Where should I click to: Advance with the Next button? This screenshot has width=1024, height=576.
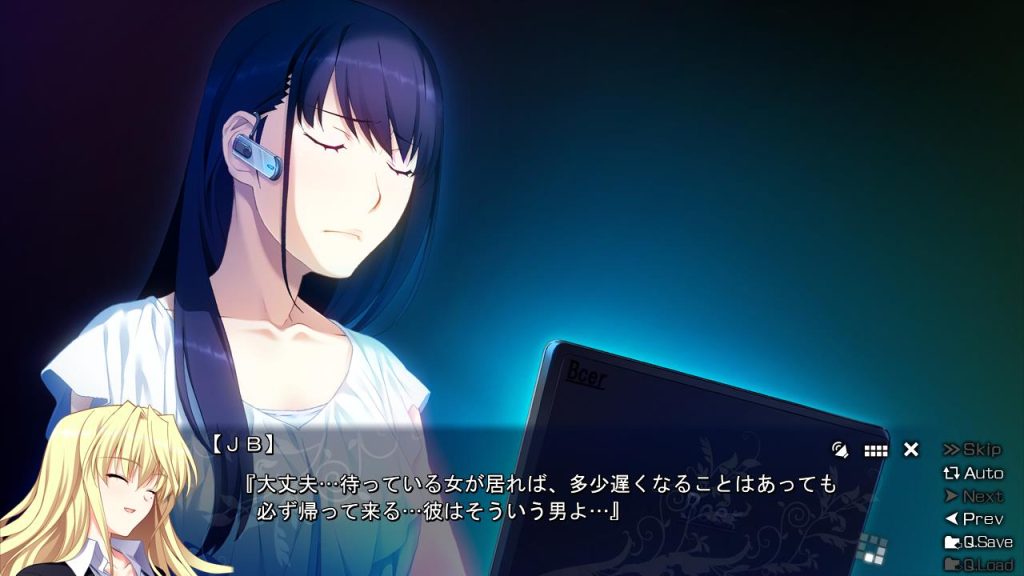(973, 496)
